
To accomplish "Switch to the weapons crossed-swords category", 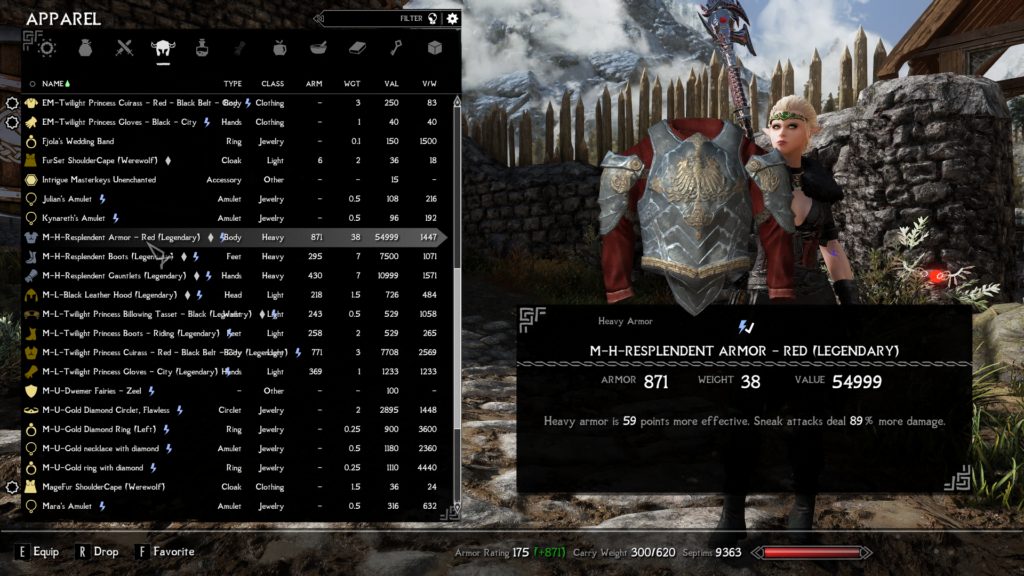I will [124, 47].
